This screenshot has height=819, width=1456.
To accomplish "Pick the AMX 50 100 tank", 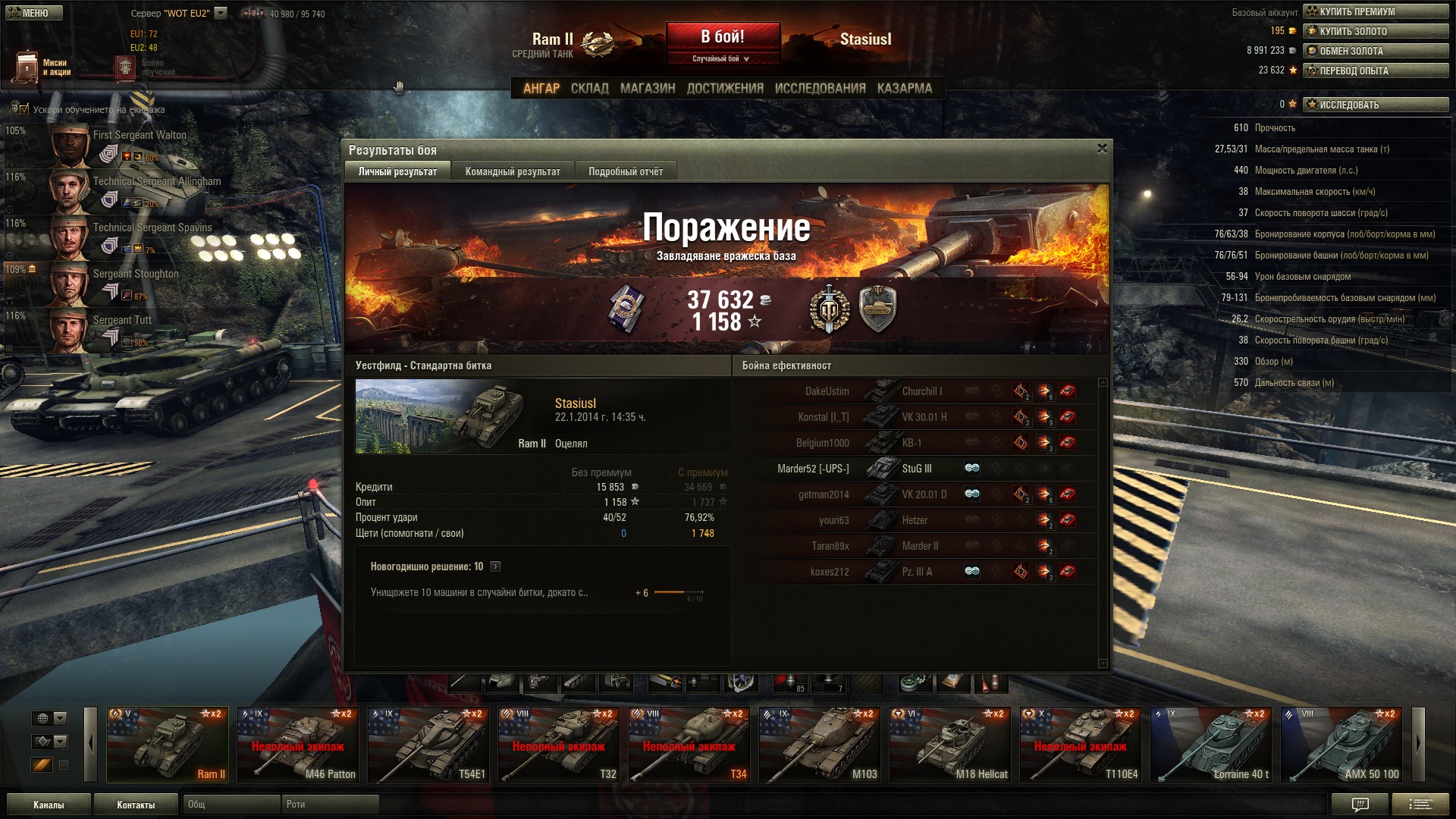I will point(1341,745).
